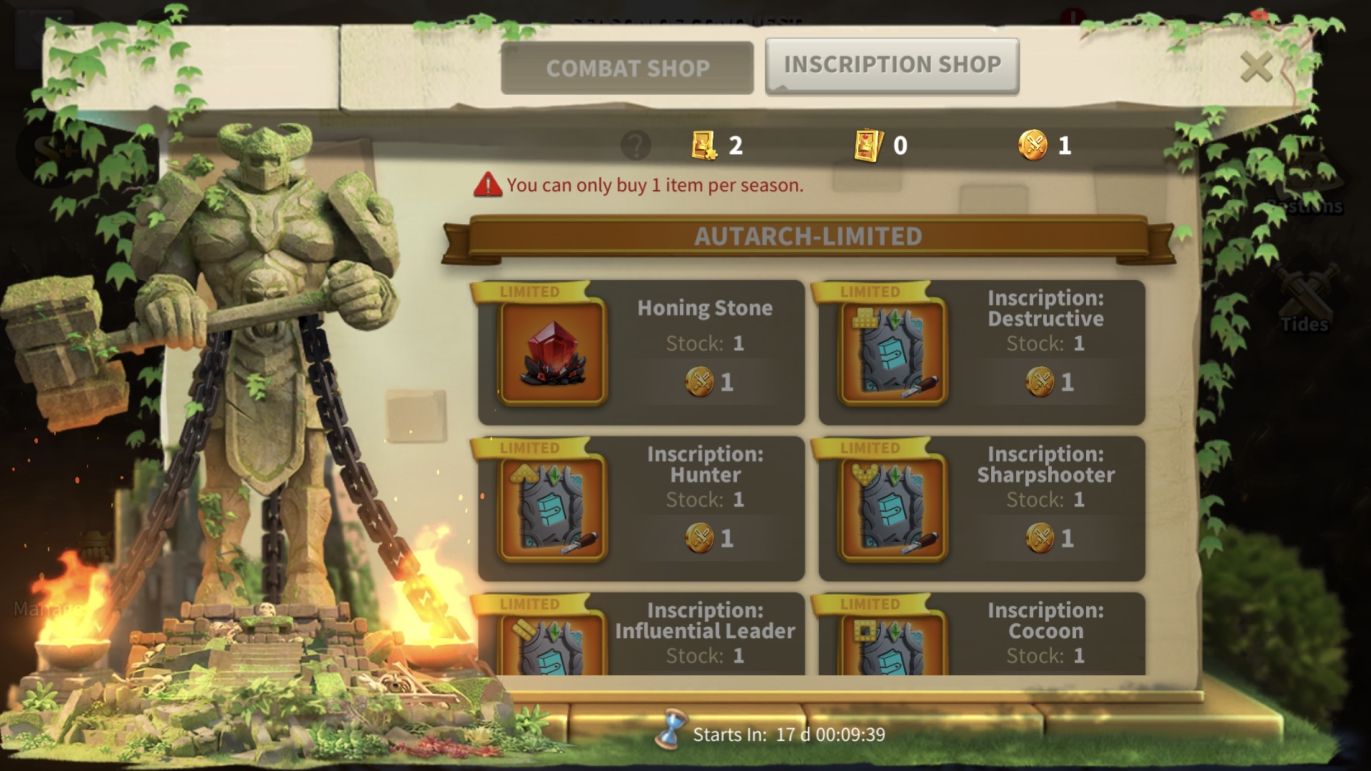Screen dimensions: 1371x771
Task: Click the Sharpshooter inscription tablet icon
Action: click(x=893, y=508)
